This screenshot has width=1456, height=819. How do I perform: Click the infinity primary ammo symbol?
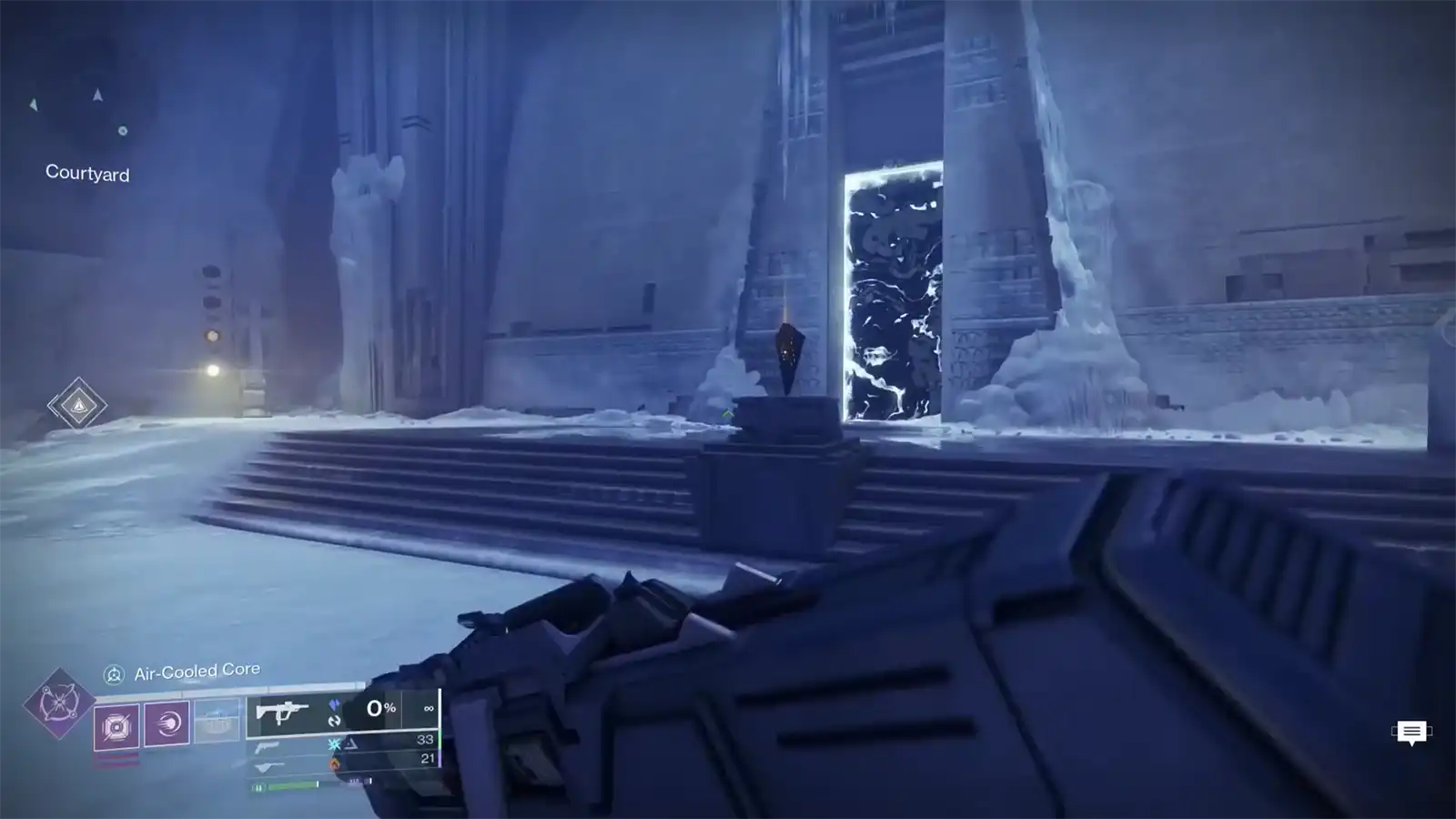coord(429,709)
